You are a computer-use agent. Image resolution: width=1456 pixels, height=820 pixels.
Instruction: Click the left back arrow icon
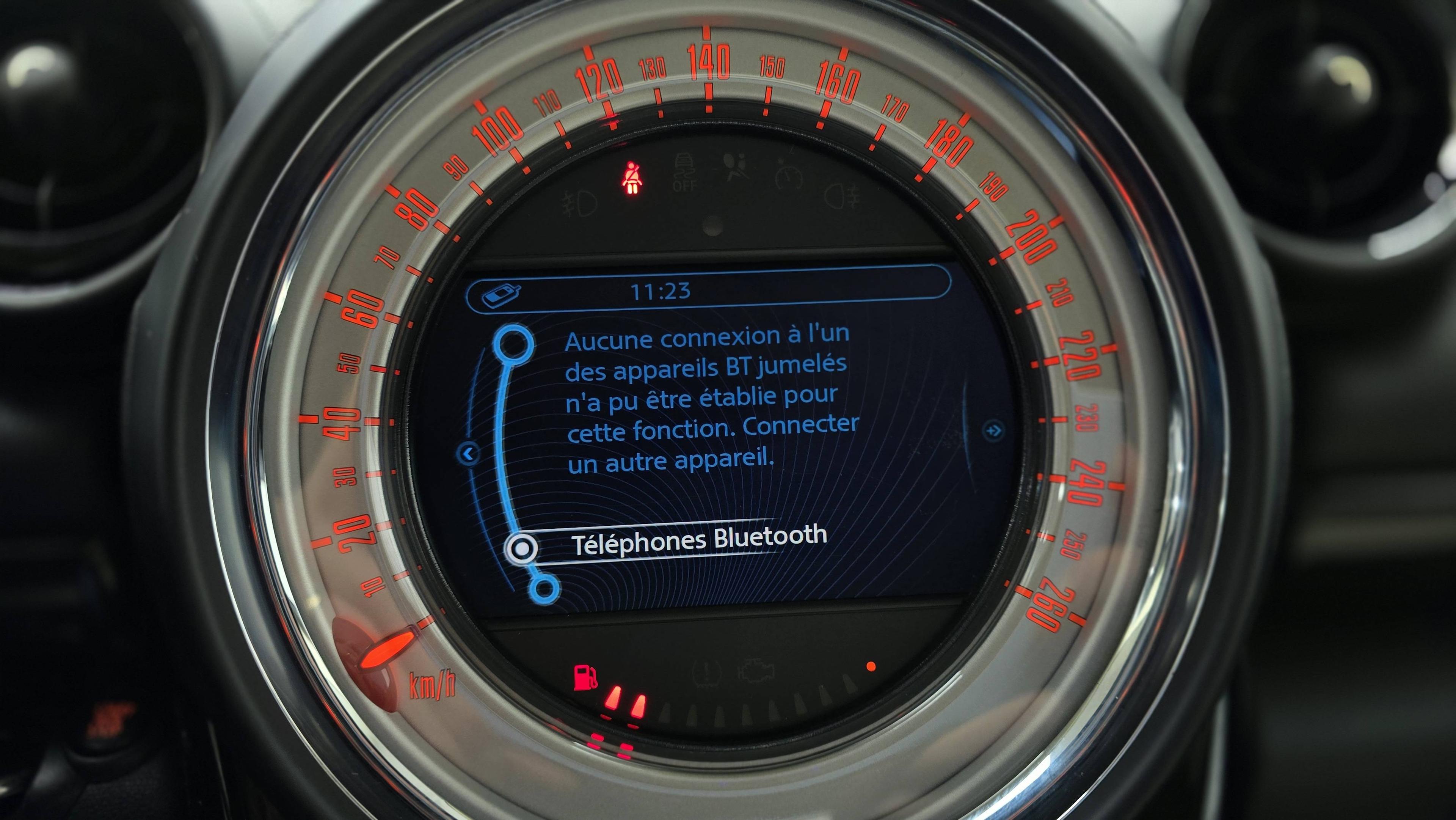(469, 454)
